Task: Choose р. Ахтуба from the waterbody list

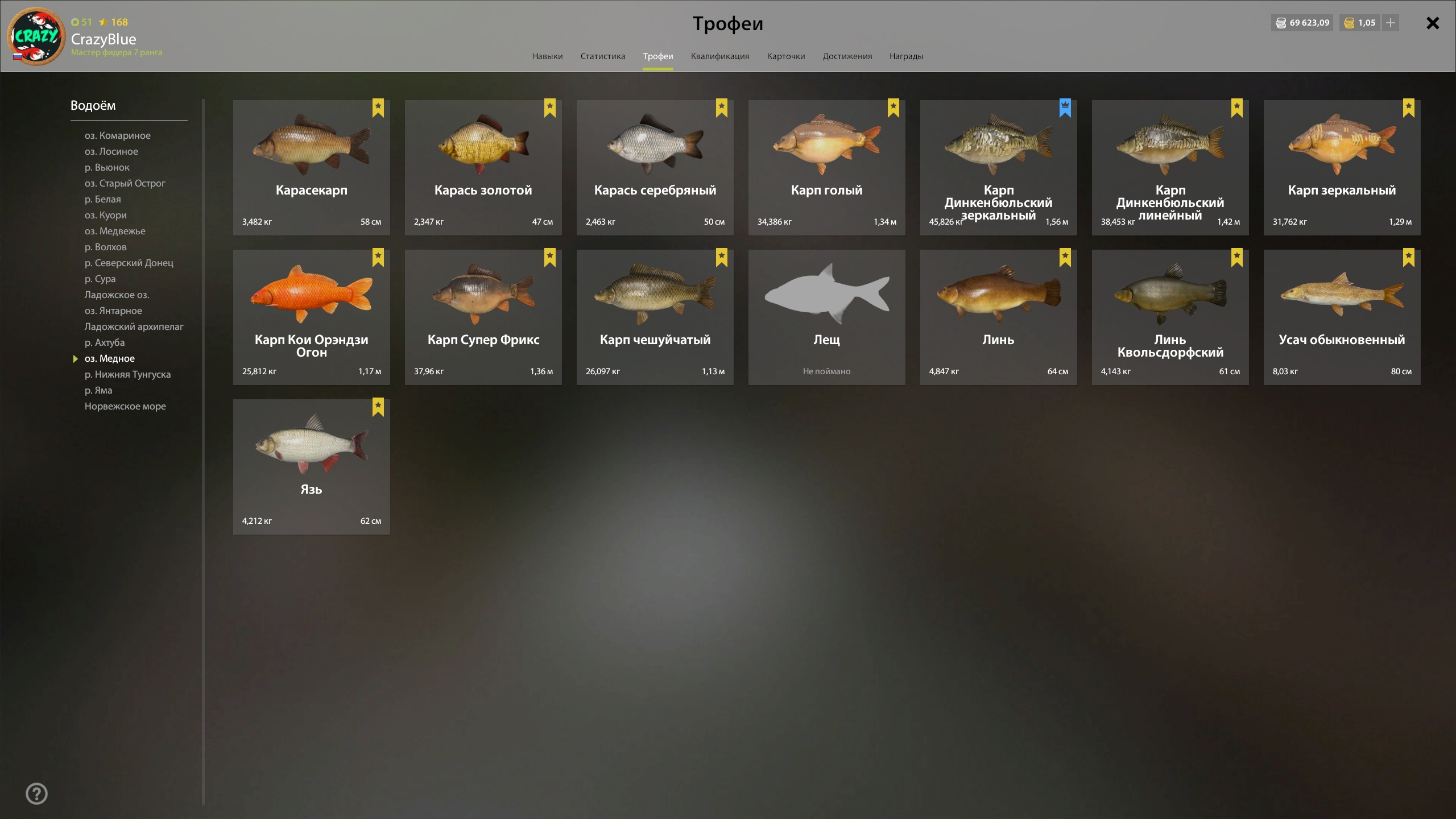Action: coord(105,342)
